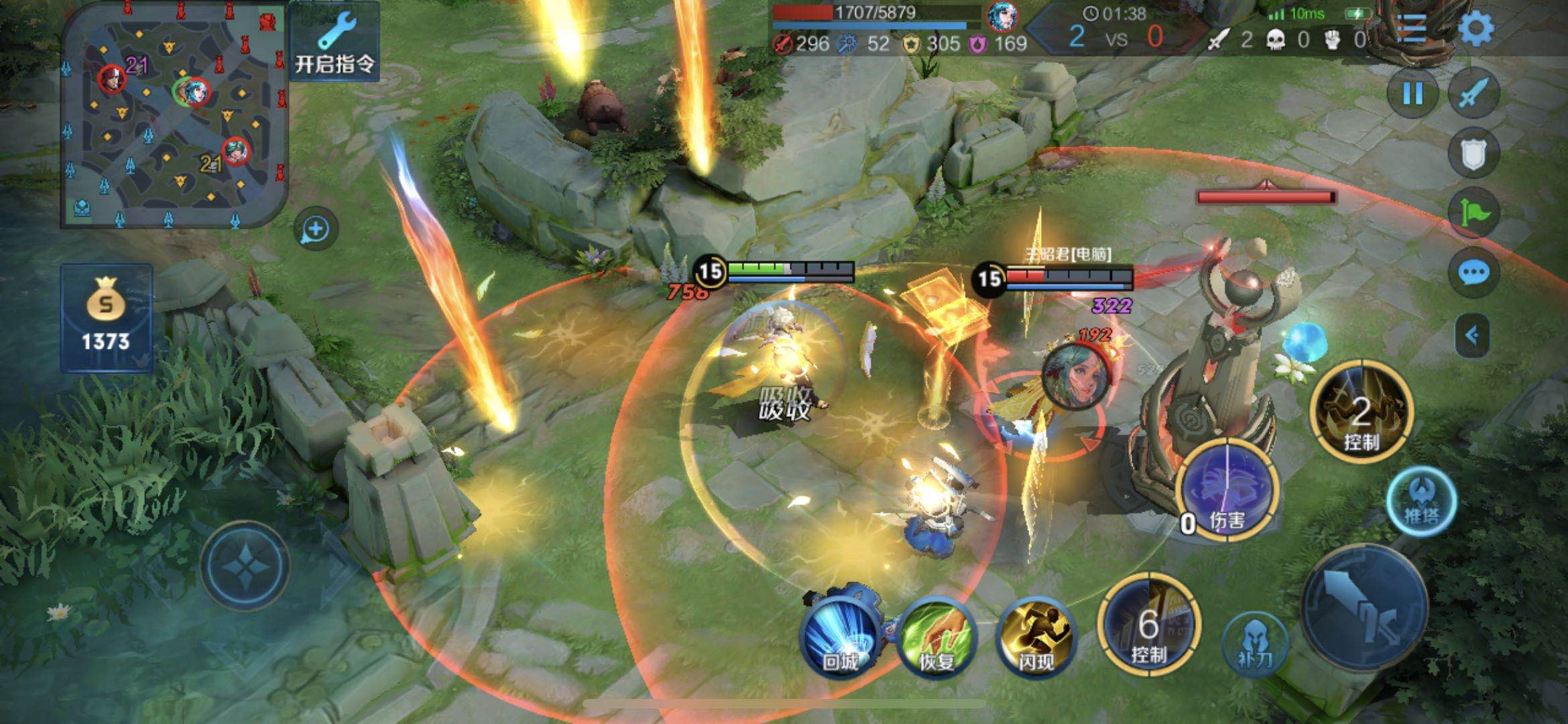Cast the purple 伤害 skill
Image resolution: width=1568 pixels, height=724 pixels.
1227,491
